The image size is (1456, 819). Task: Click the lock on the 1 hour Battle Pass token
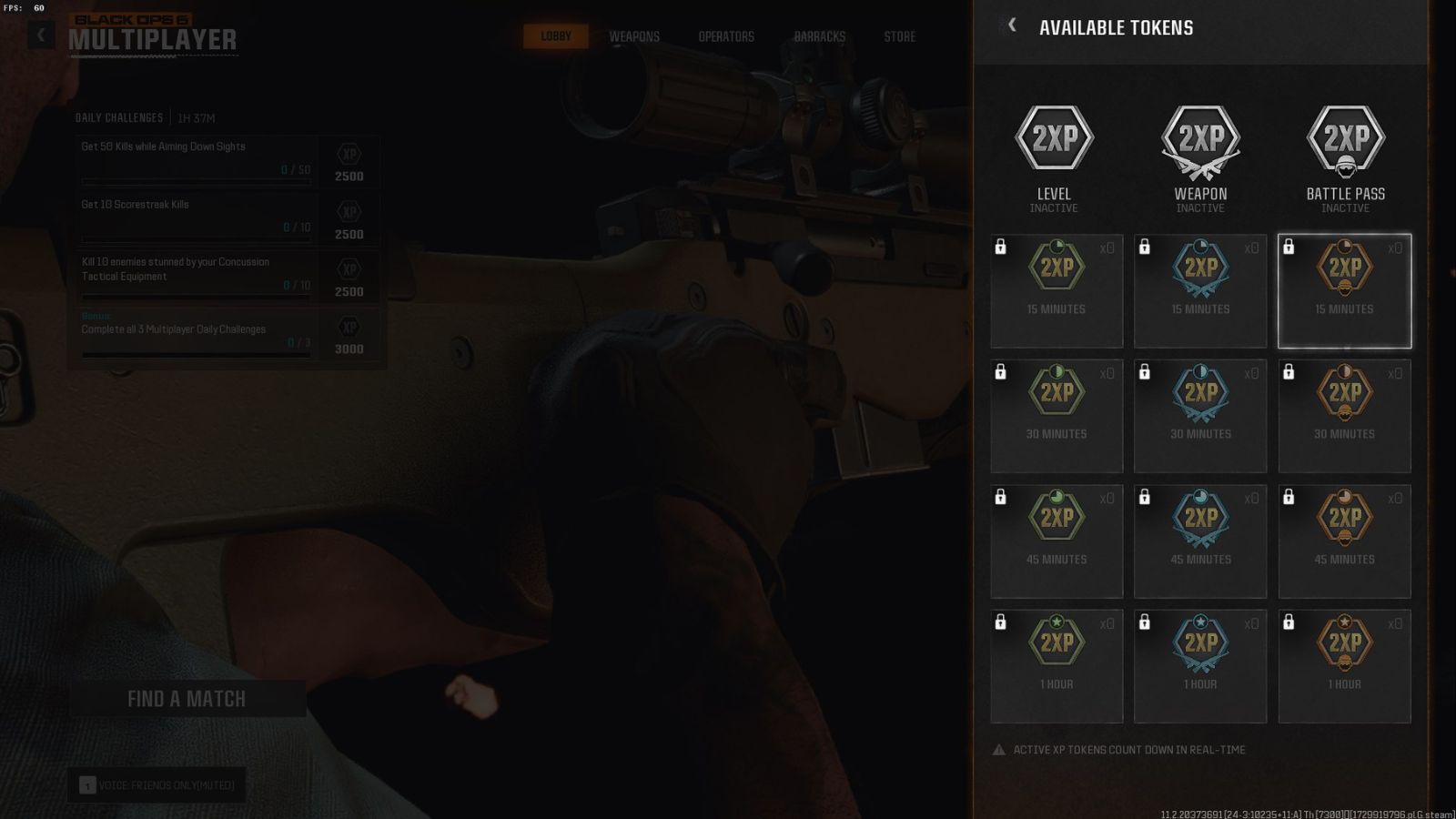click(x=1289, y=622)
